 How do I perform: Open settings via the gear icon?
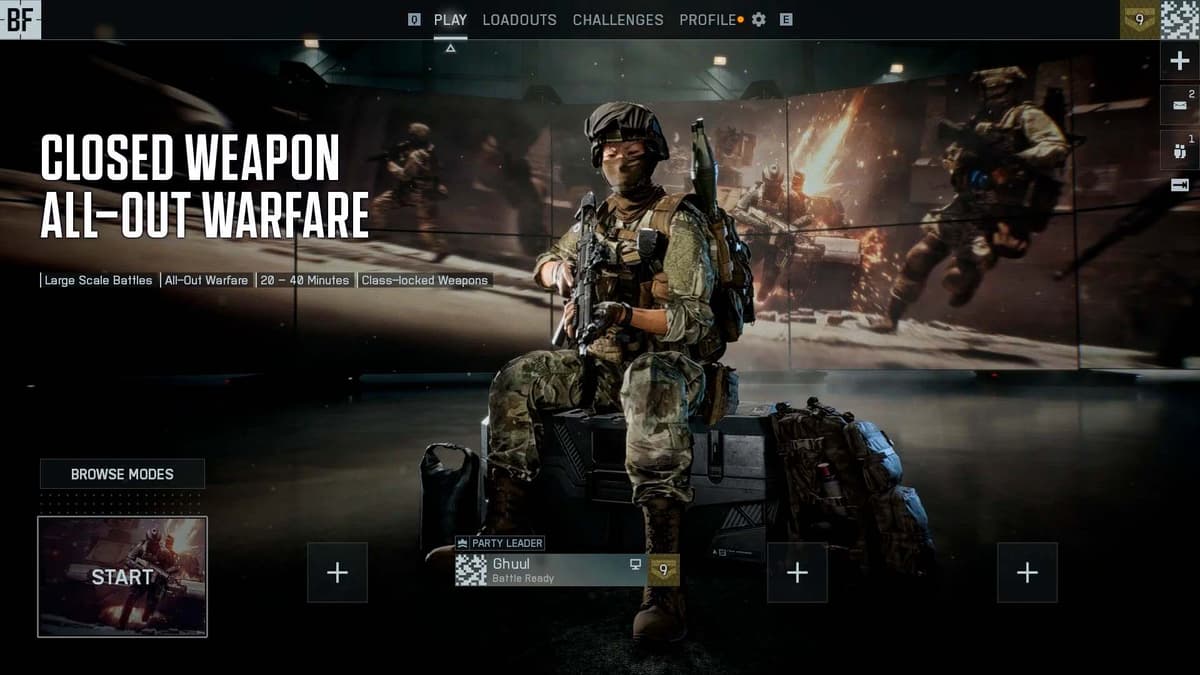[x=759, y=20]
